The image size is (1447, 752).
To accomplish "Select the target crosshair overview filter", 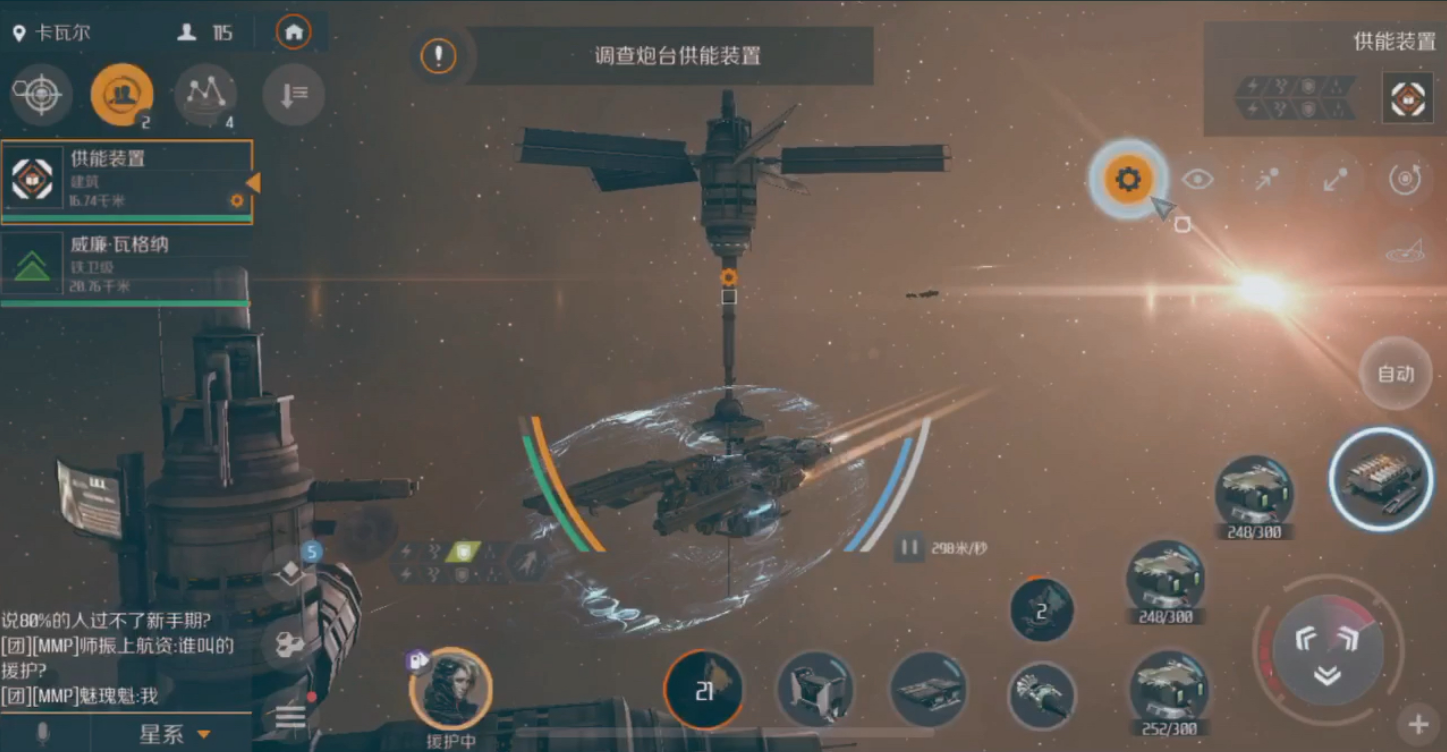I will pyautogui.click(x=41, y=95).
